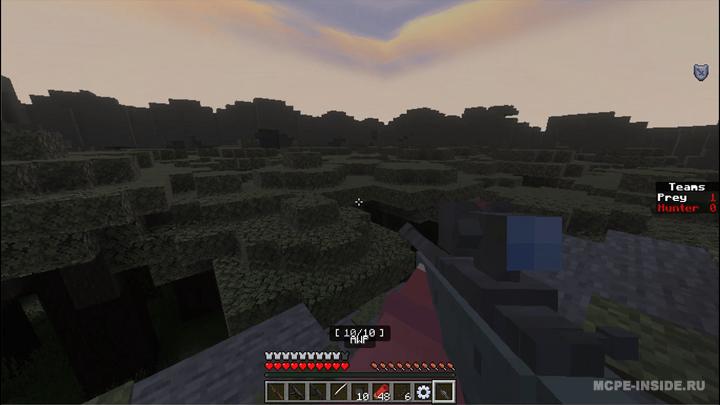Choose the red shotgun shells slot
Screen dimensions: 720x405
380,392
